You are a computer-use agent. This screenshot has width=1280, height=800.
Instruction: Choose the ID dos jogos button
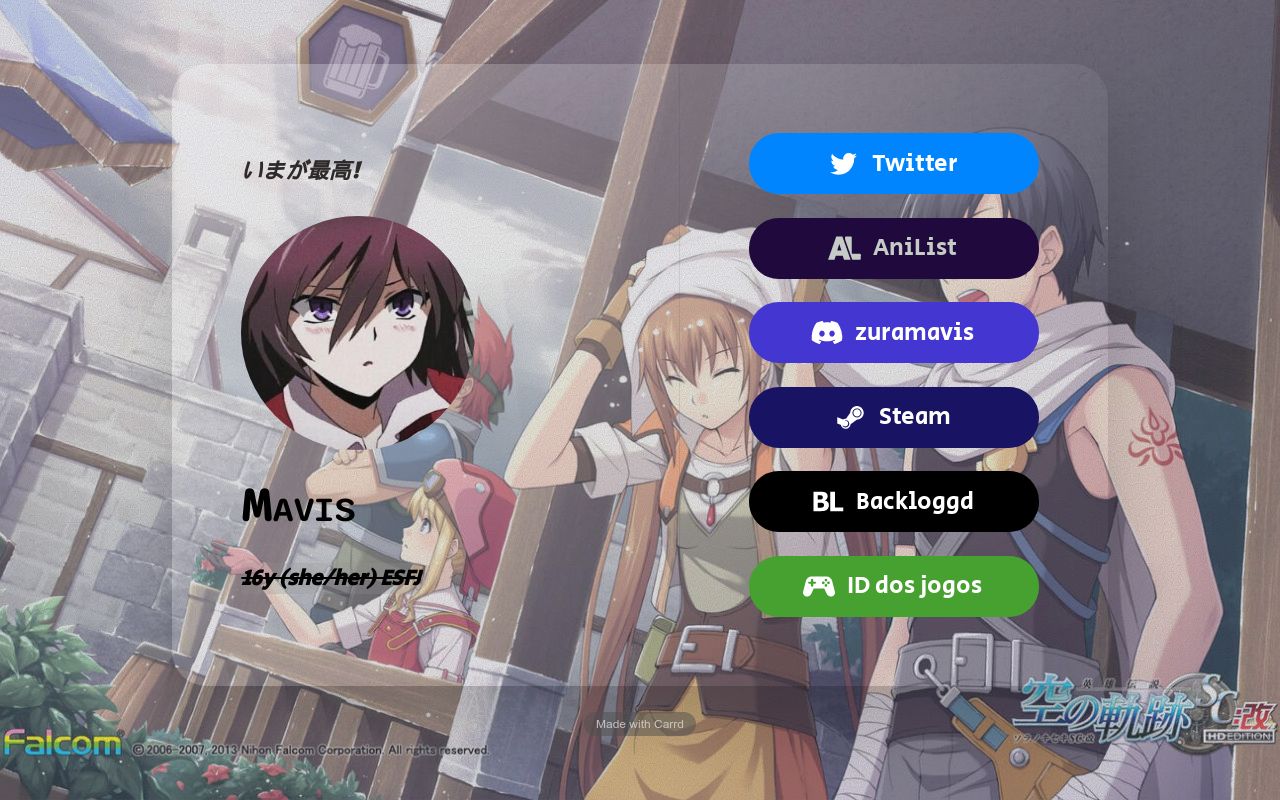893,586
